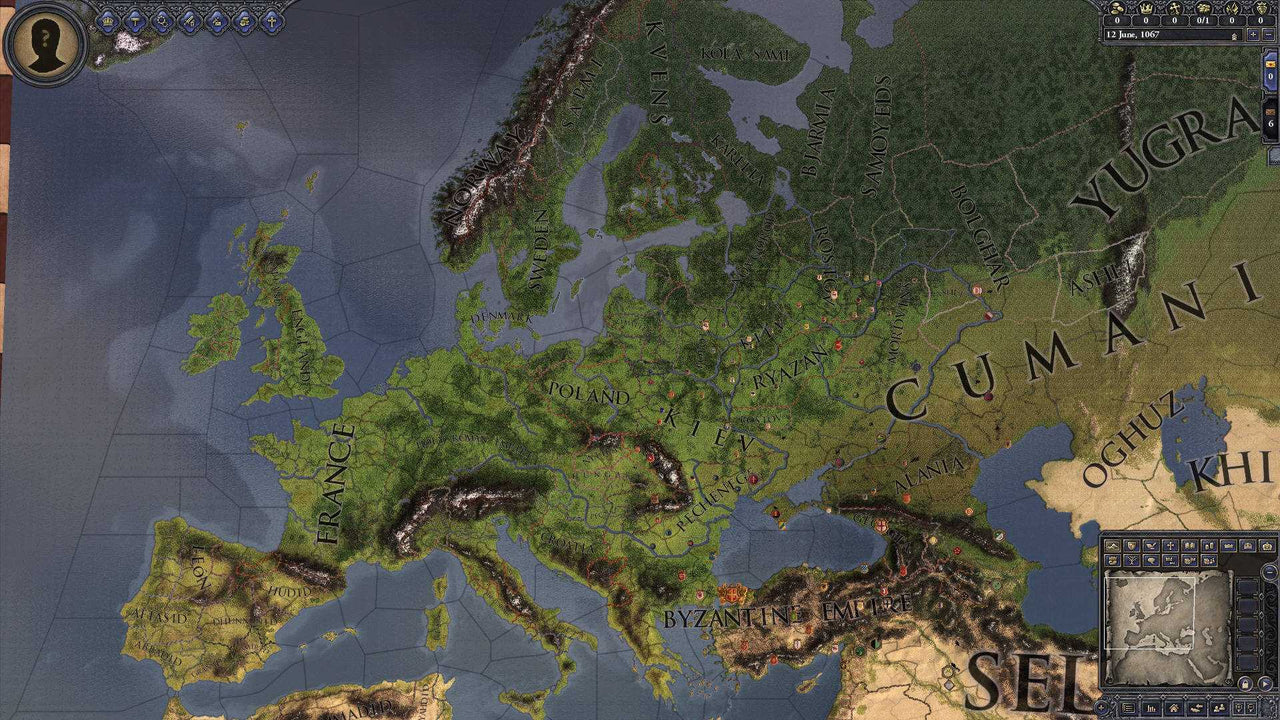Image resolution: width=1280 pixels, height=720 pixels.
Task: Click the padlock button below the minimap
Action: pos(1245,684)
